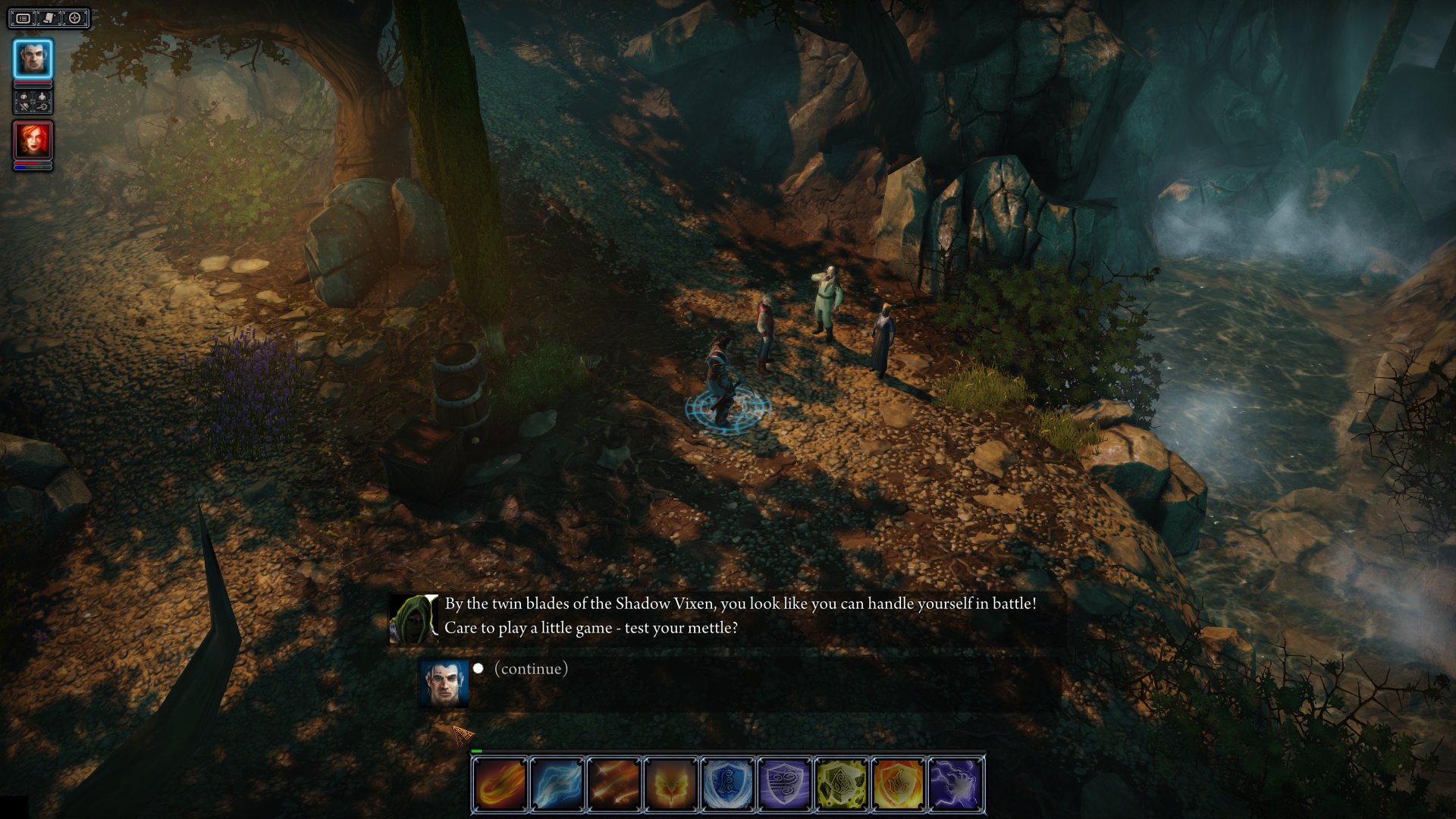
Task: Open the journal scroll icon
Action: point(49,18)
